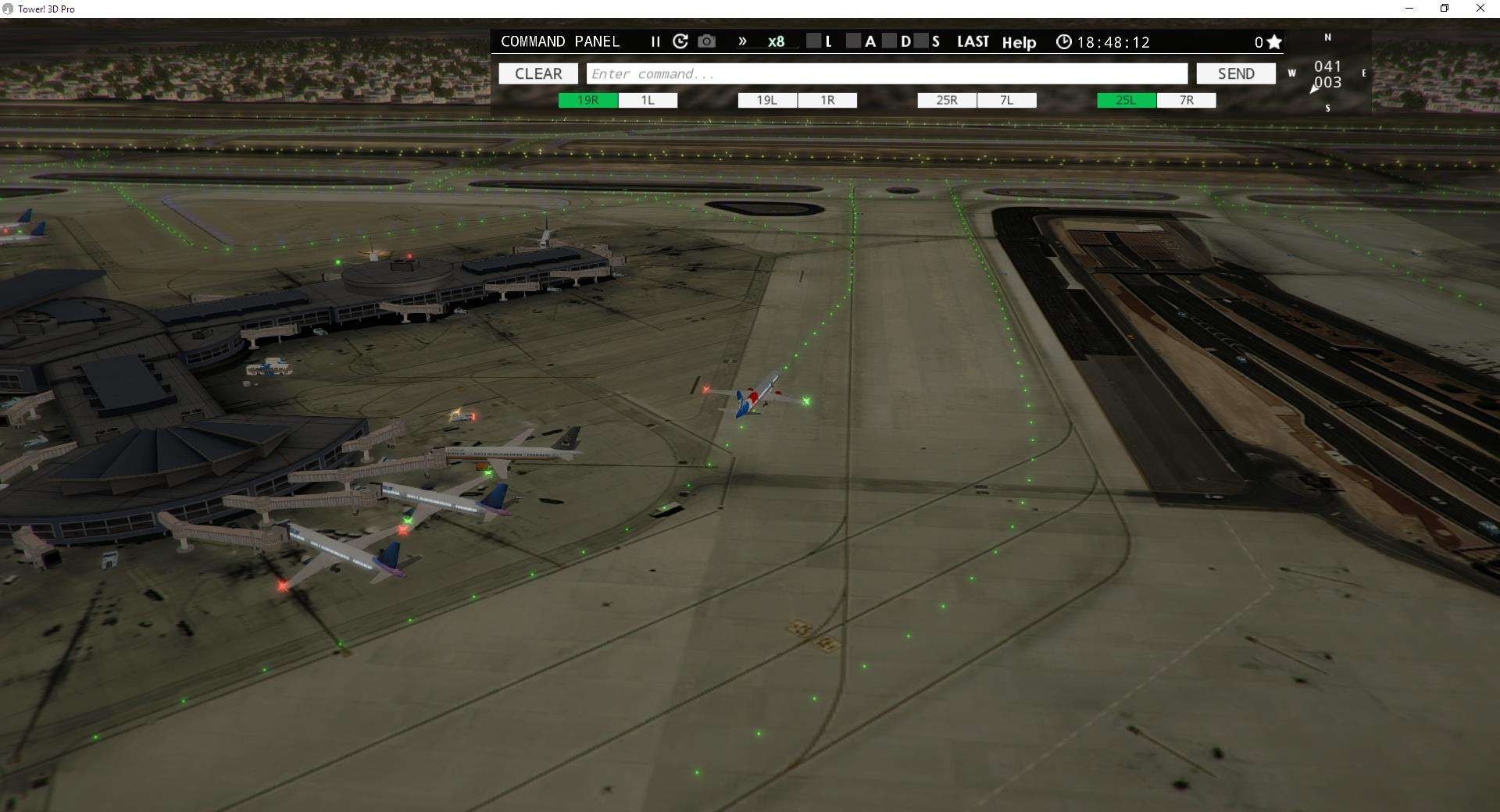Open the Help menu
The width and height of the screenshot is (1500, 812).
coord(1019,43)
